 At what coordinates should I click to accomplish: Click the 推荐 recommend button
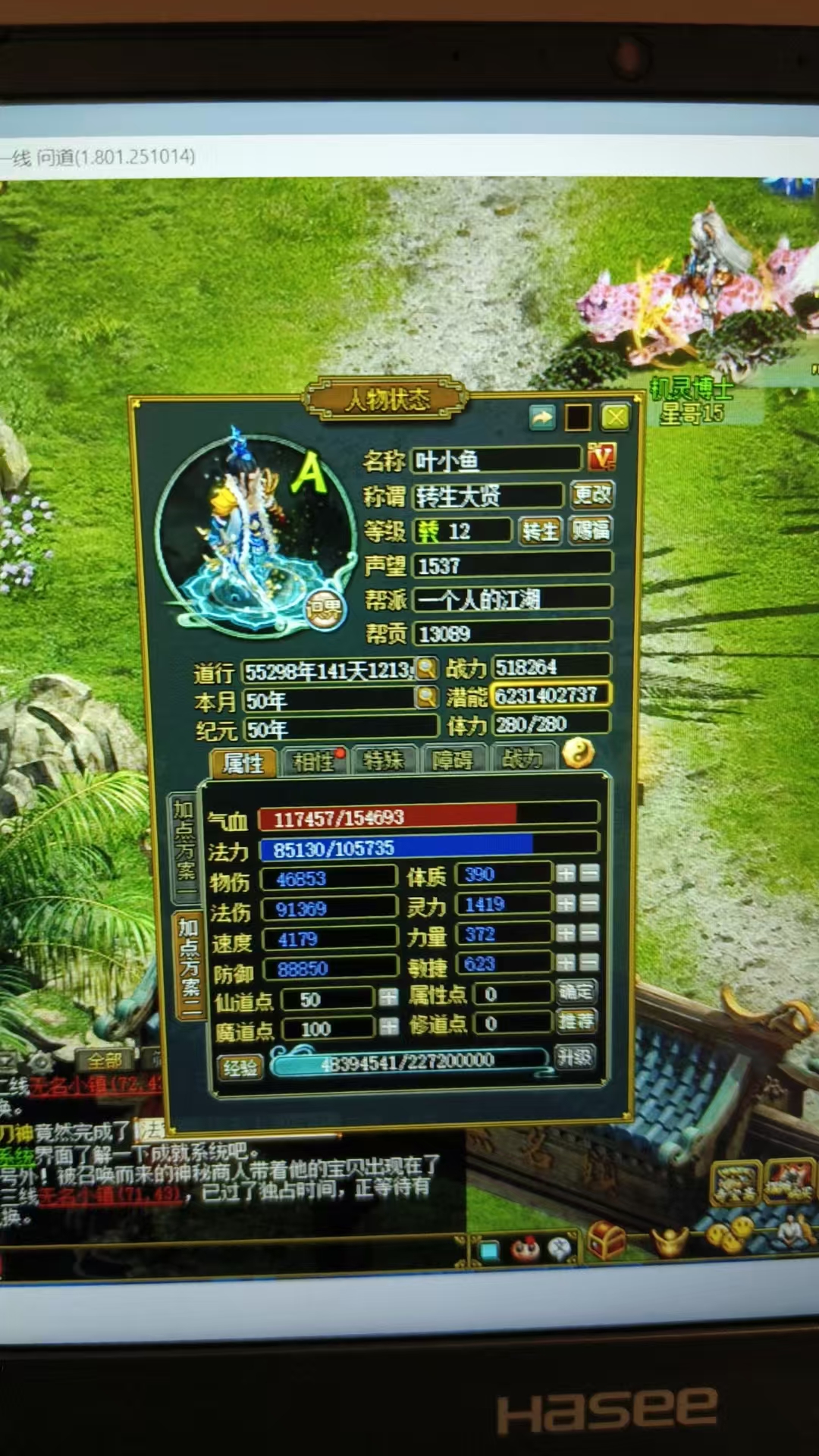click(576, 1021)
